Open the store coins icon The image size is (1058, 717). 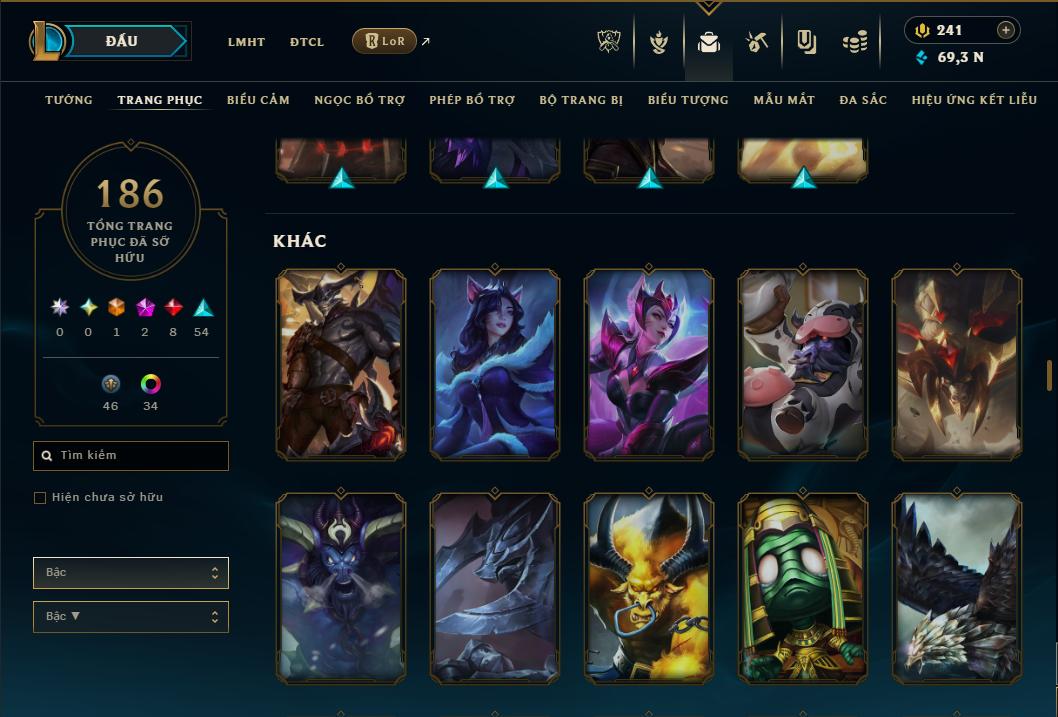point(854,42)
